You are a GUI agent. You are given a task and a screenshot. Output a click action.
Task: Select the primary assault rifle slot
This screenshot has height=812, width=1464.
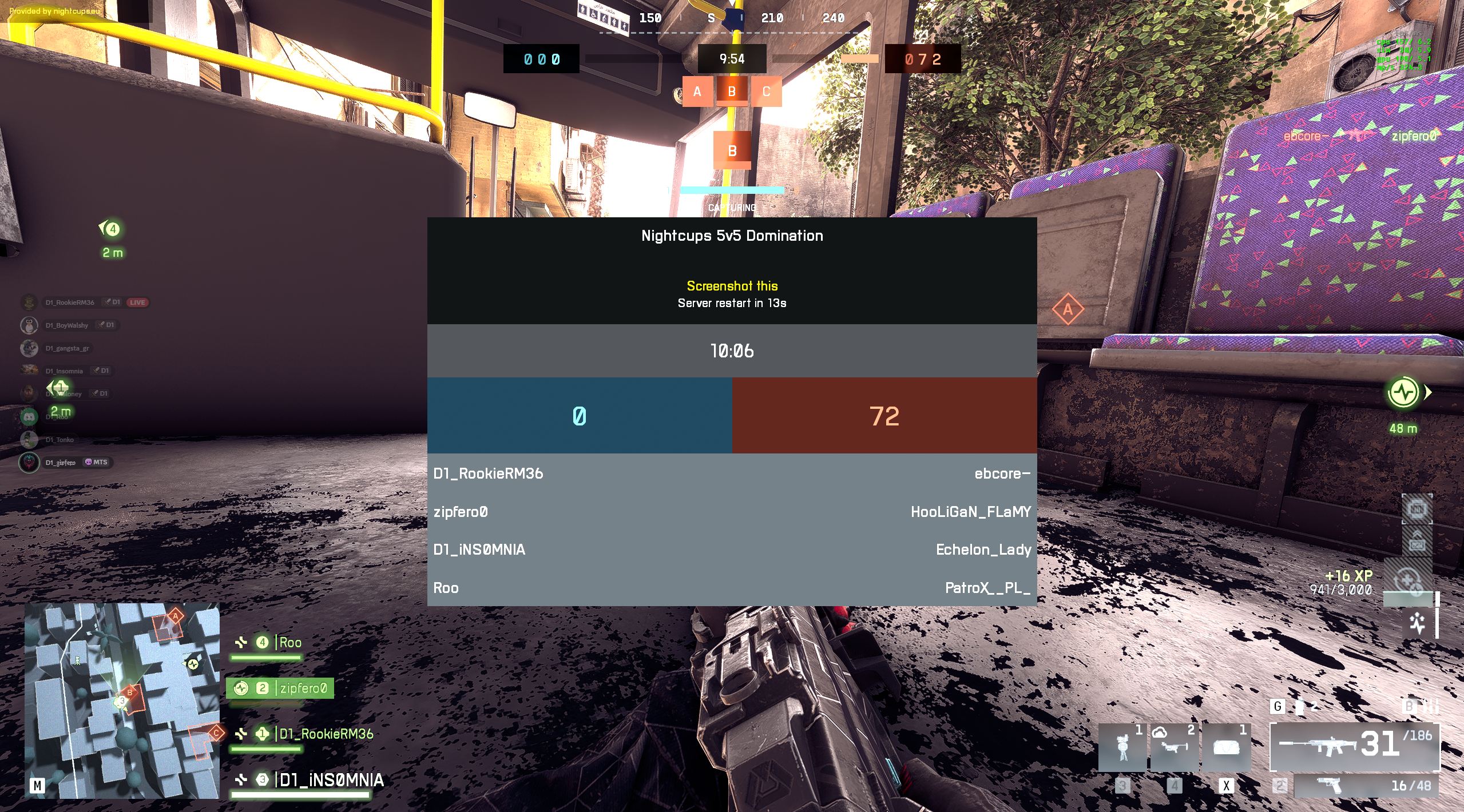click(1354, 746)
